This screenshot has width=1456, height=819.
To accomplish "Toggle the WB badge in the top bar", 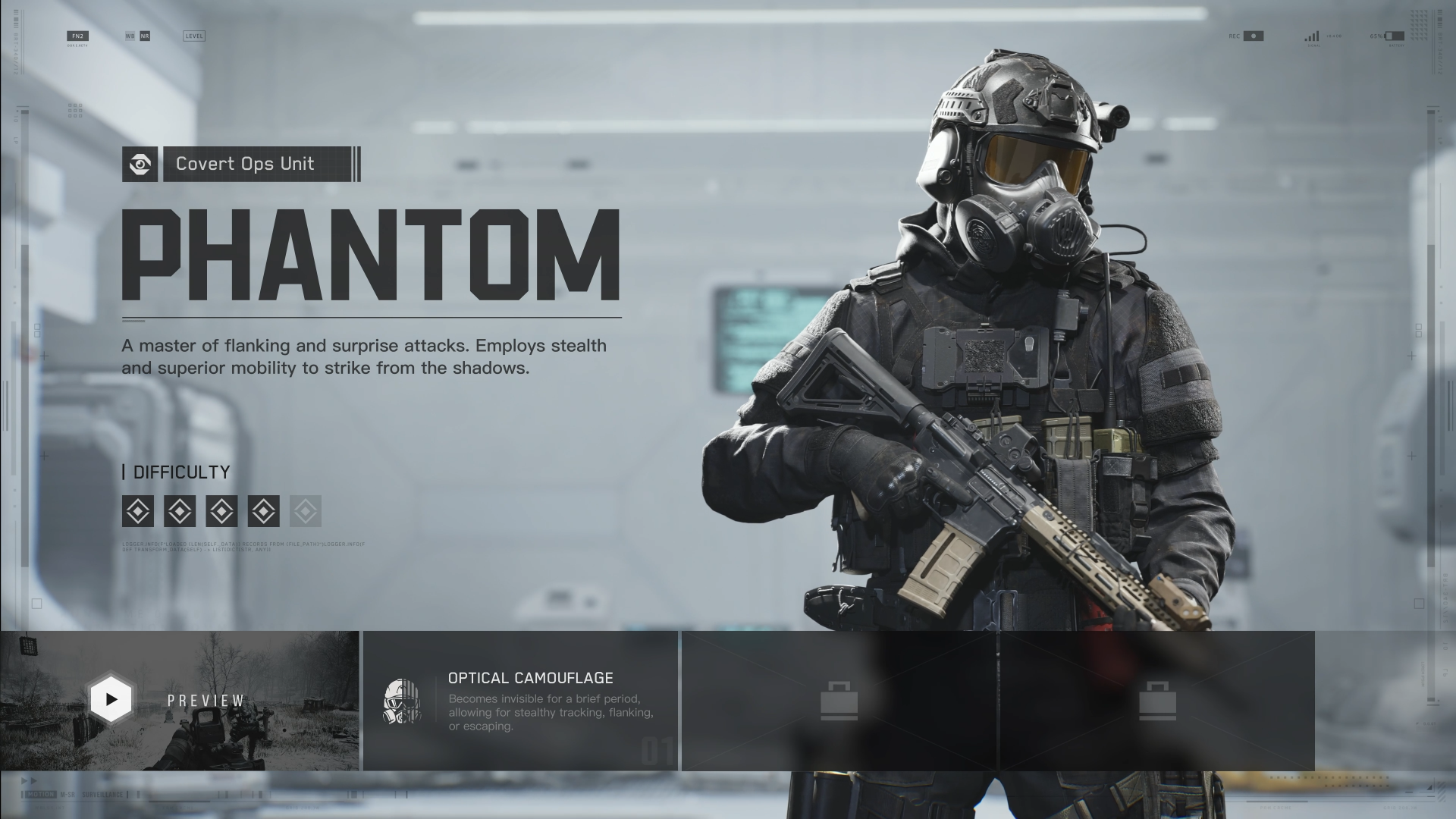I will [129, 35].
